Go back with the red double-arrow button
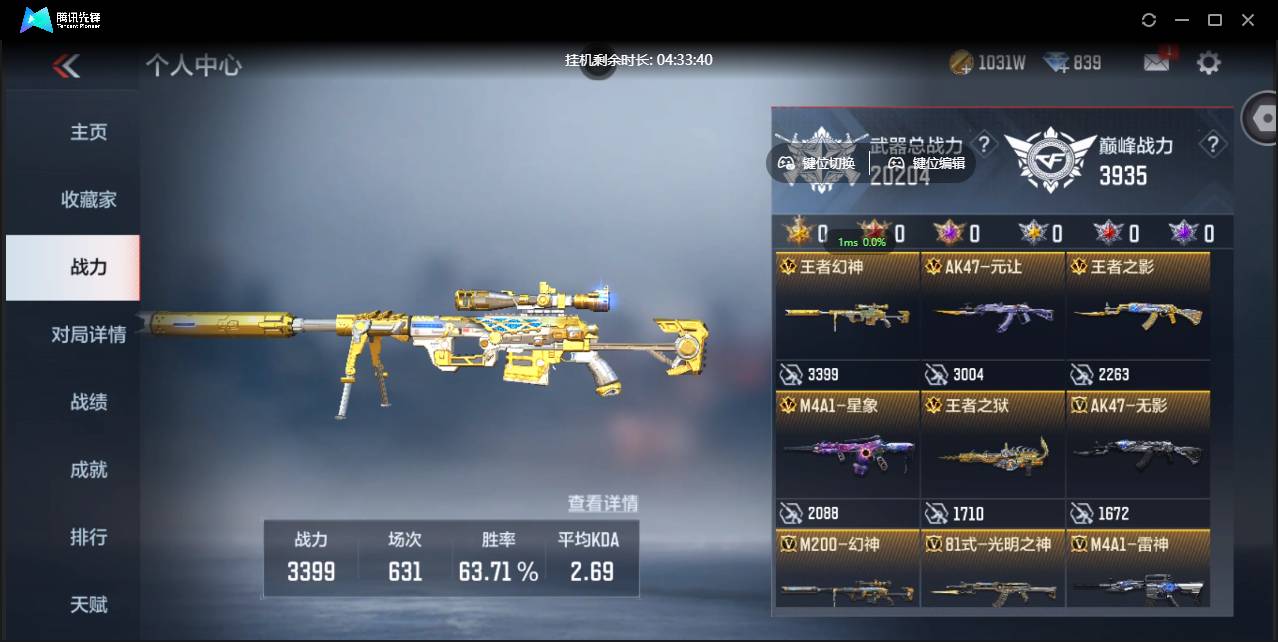Viewport: 1278px width, 642px height. coord(66,66)
